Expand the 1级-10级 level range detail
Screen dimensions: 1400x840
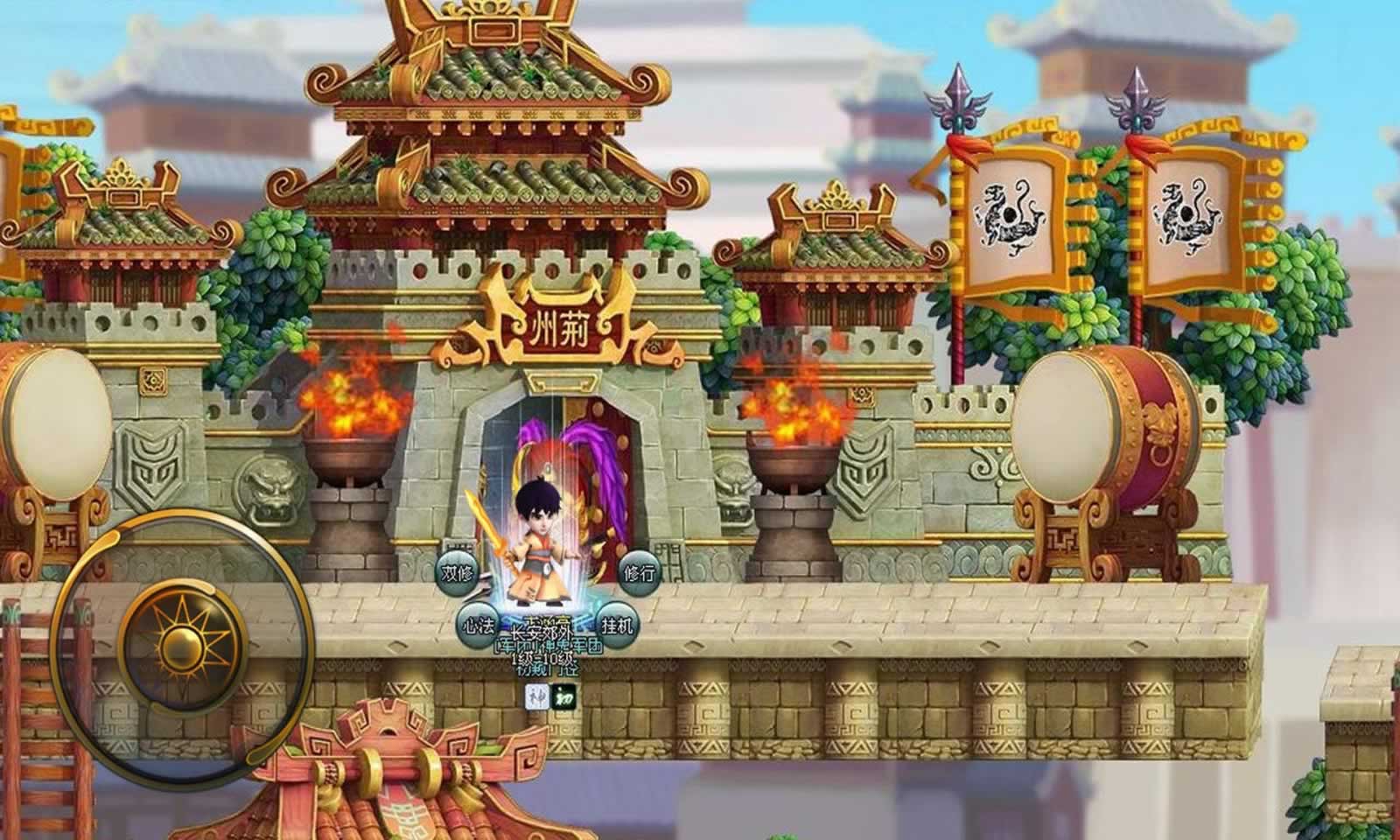click(543, 659)
